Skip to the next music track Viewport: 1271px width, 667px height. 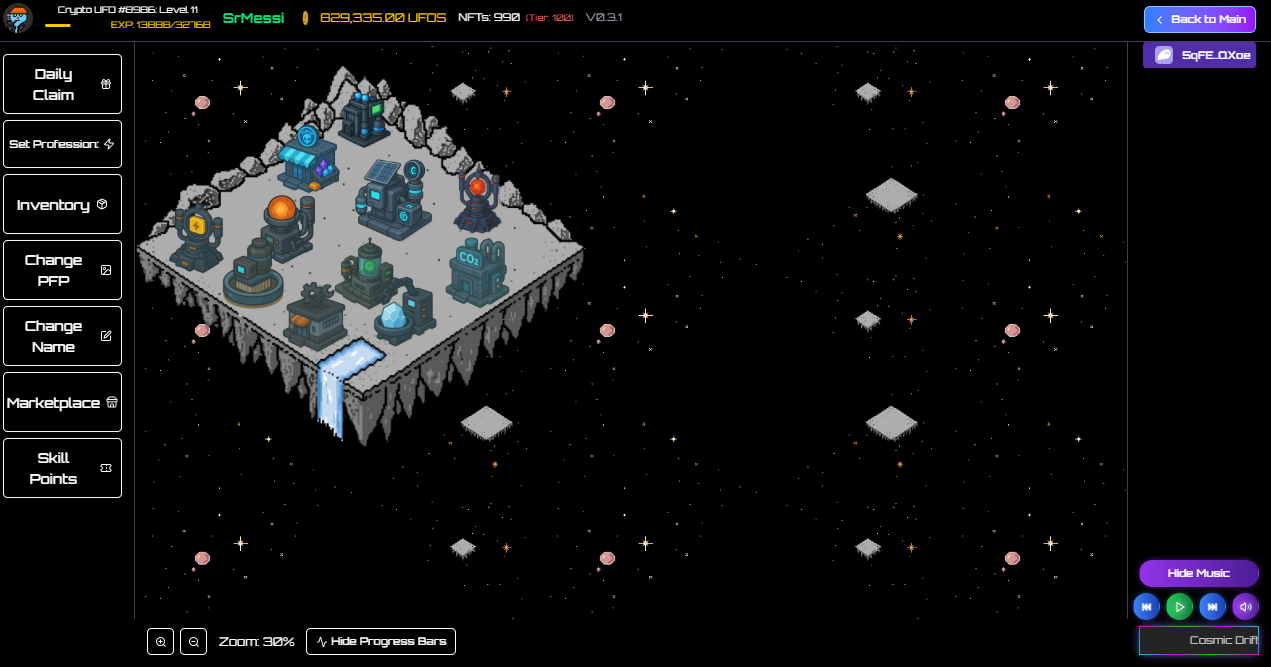coord(1212,606)
